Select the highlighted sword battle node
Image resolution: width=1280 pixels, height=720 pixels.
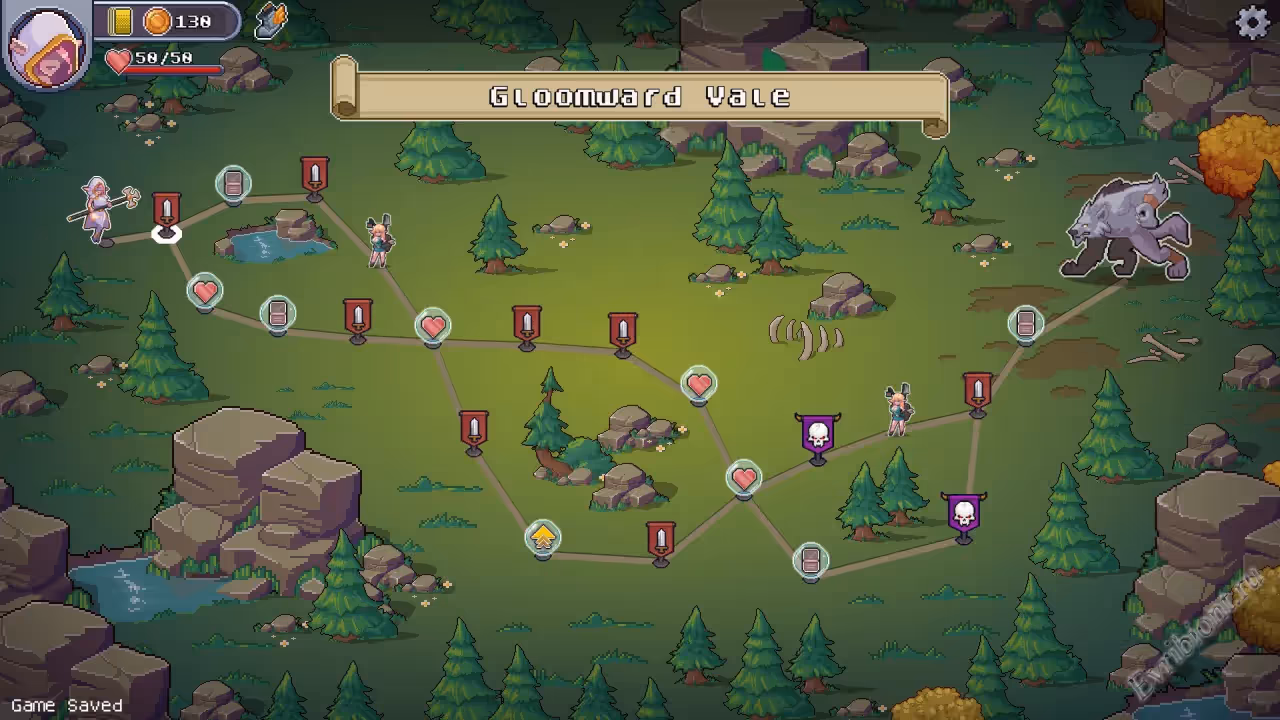(167, 213)
